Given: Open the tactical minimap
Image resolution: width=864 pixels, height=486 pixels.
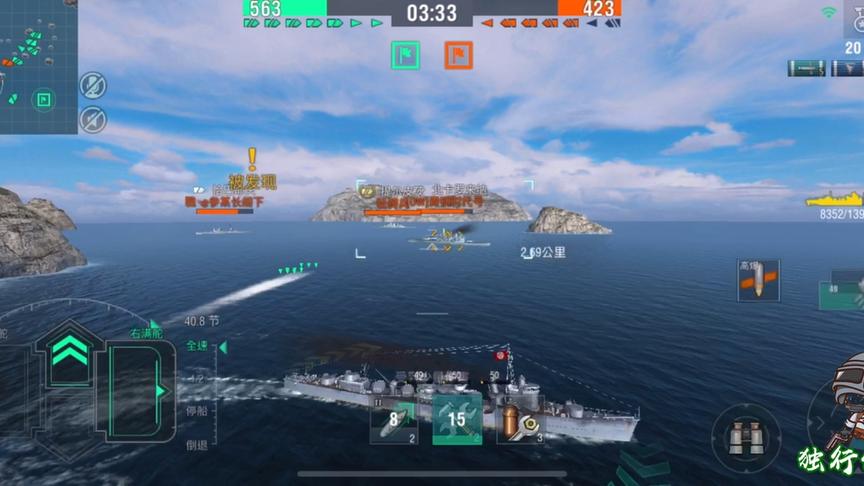Looking at the screenshot, I should pyautogui.click(x=37, y=66).
